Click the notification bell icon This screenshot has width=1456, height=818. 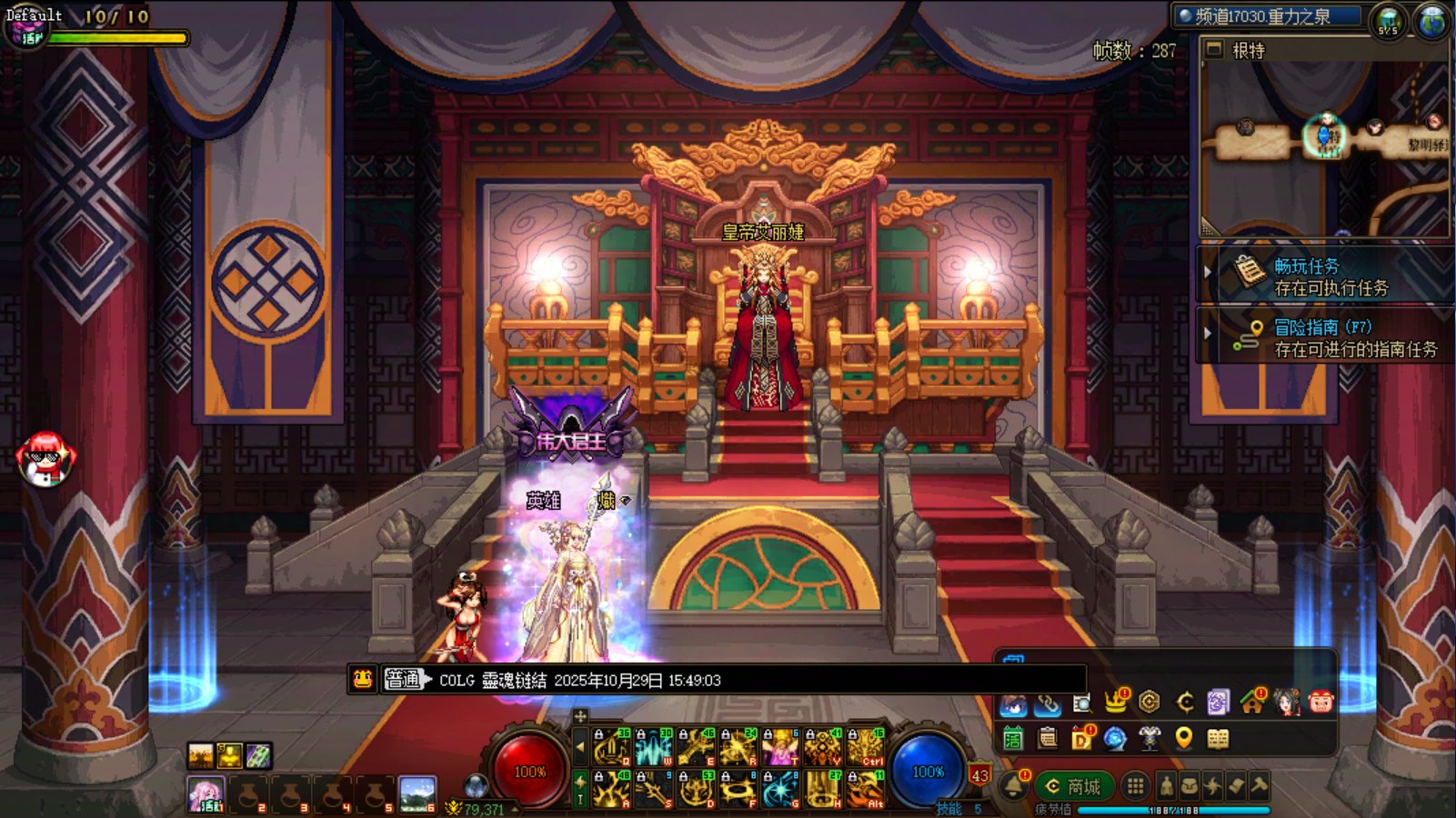click(1014, 784)
